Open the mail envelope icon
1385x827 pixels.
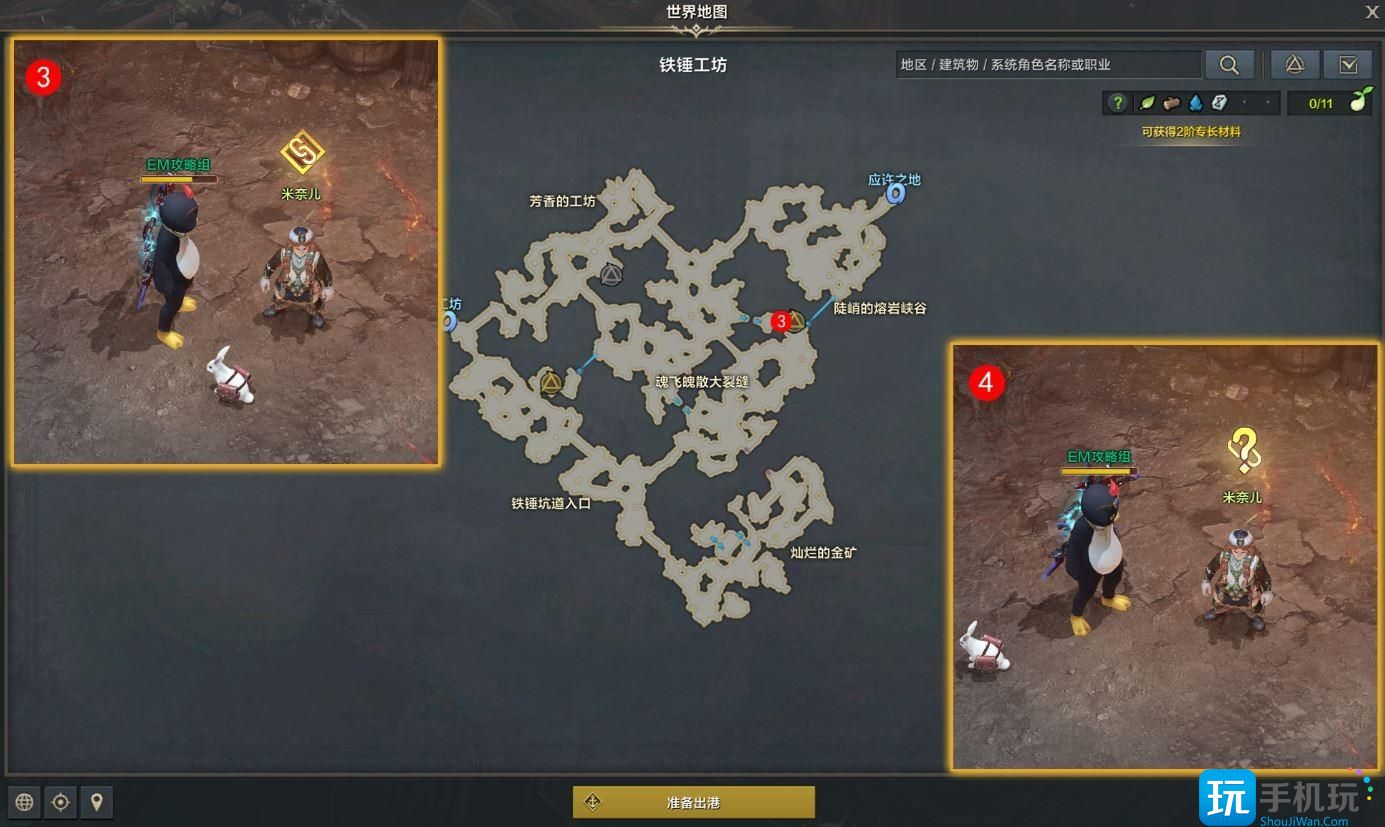click(x=1348, y=64)
